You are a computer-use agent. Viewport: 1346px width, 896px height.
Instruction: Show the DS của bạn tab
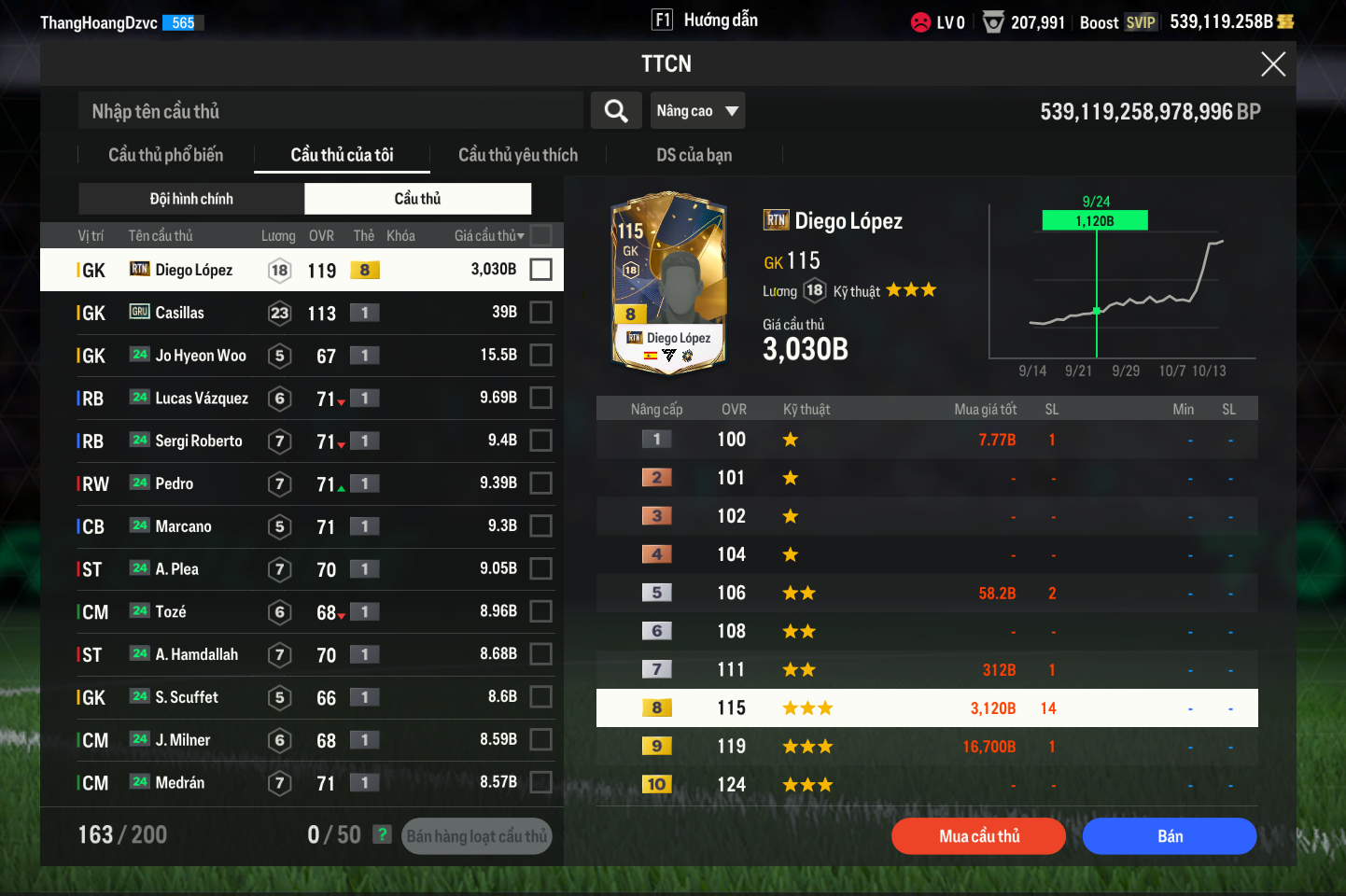694,155
